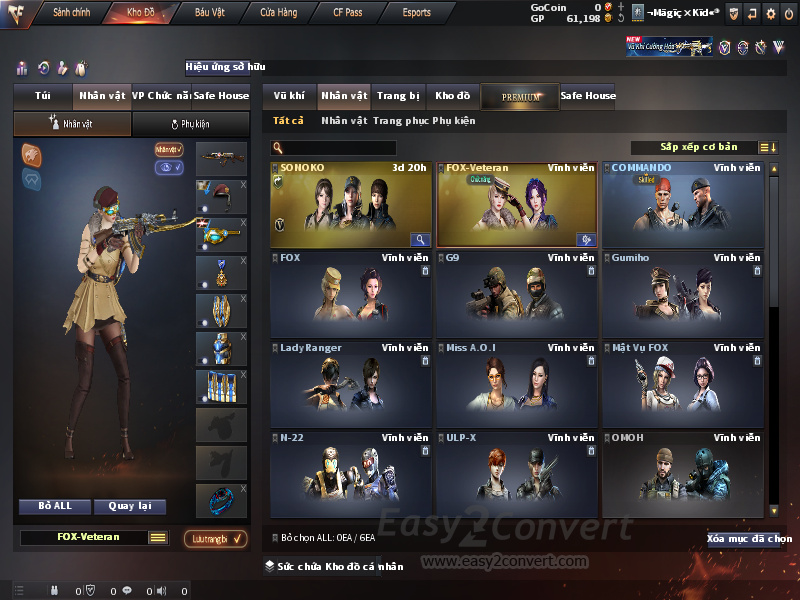800x600 pixels.
Task: Switch to the Báu Vật tab
Action: (x=210, y=13)
